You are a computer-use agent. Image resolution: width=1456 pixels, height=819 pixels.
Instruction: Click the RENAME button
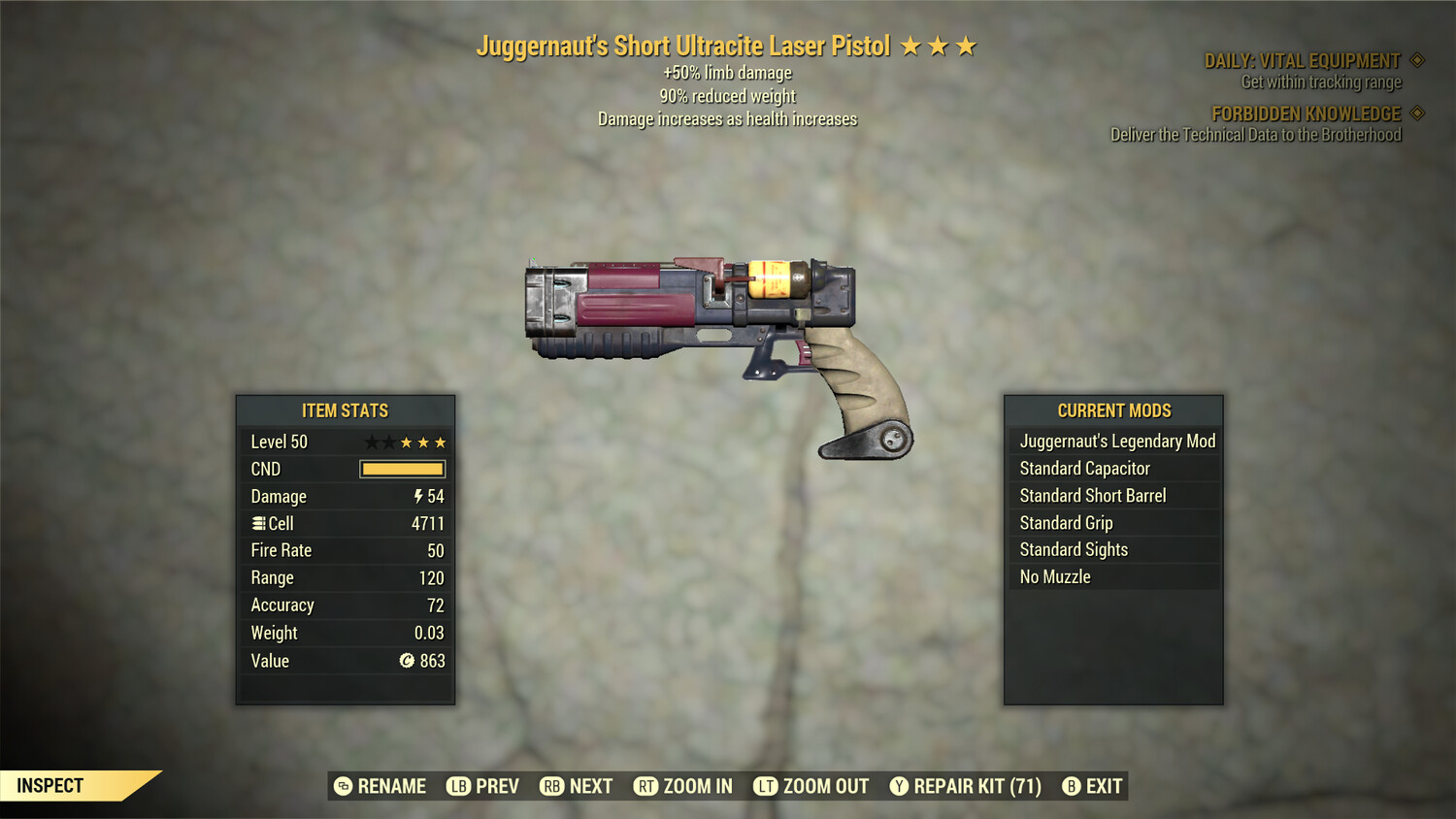388,786
